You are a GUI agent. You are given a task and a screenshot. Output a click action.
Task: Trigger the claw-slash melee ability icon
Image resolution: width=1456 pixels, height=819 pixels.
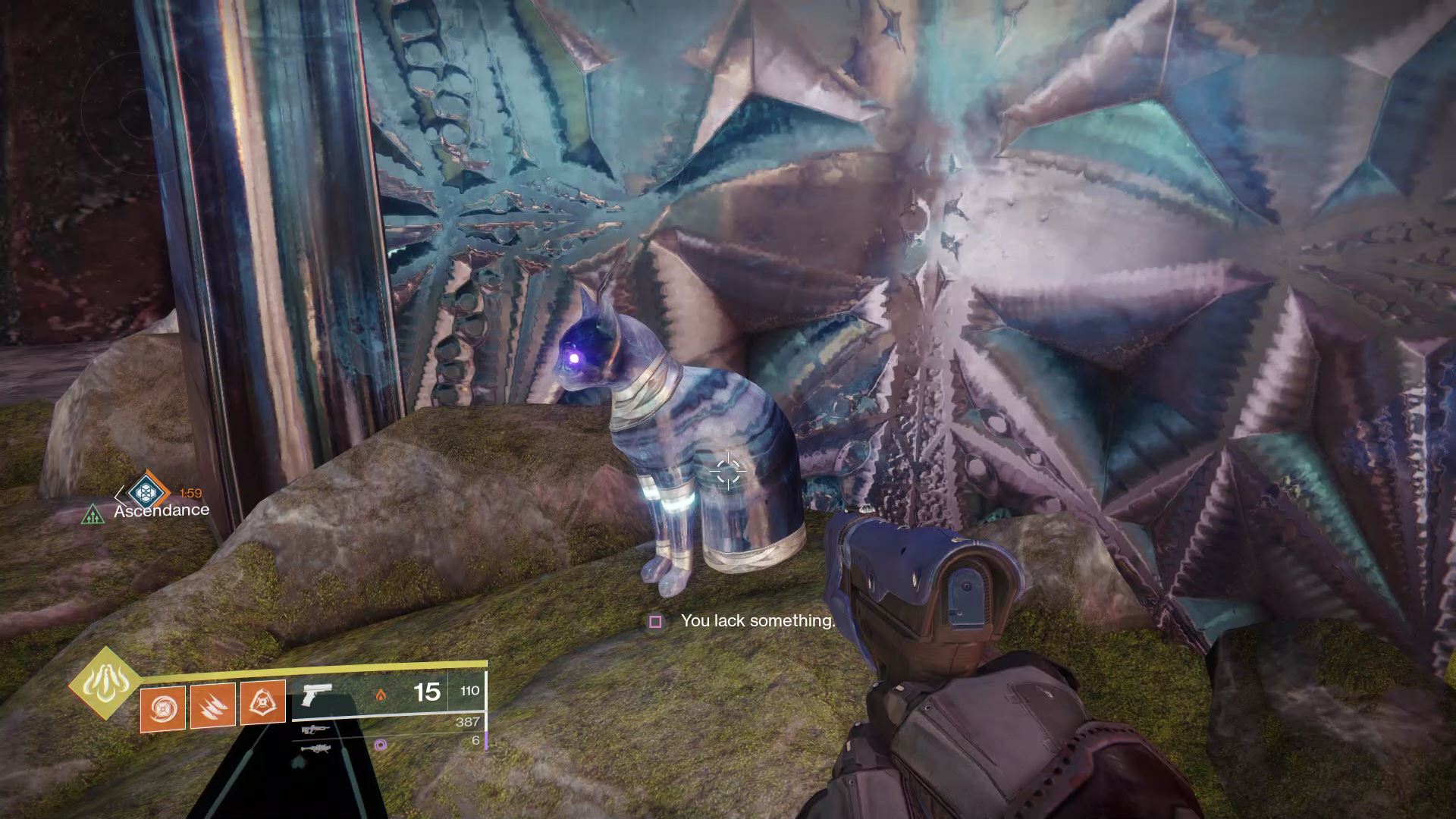click(213, 705)
